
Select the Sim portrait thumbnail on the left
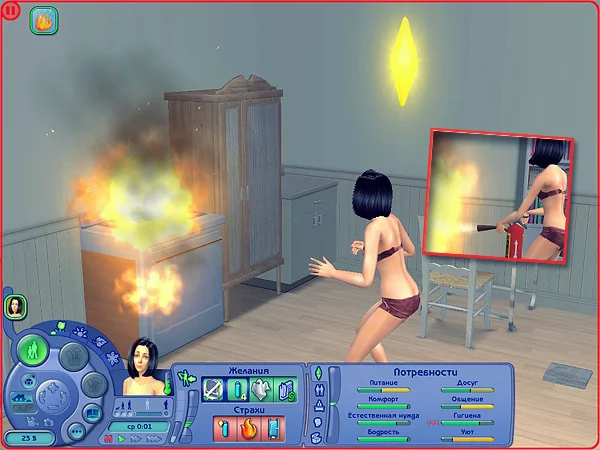[16, 306]
